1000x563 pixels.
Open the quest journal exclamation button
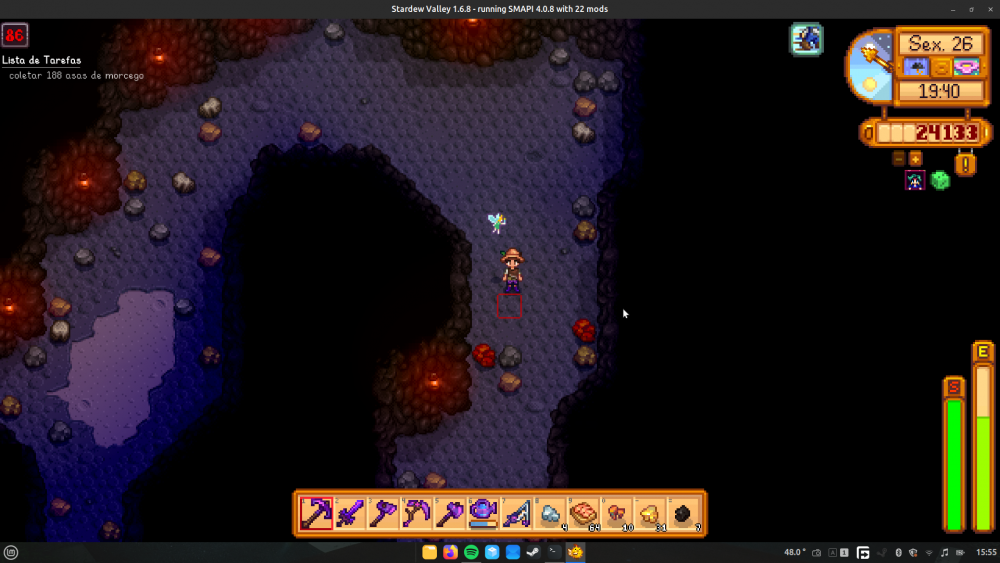(965, 163)
